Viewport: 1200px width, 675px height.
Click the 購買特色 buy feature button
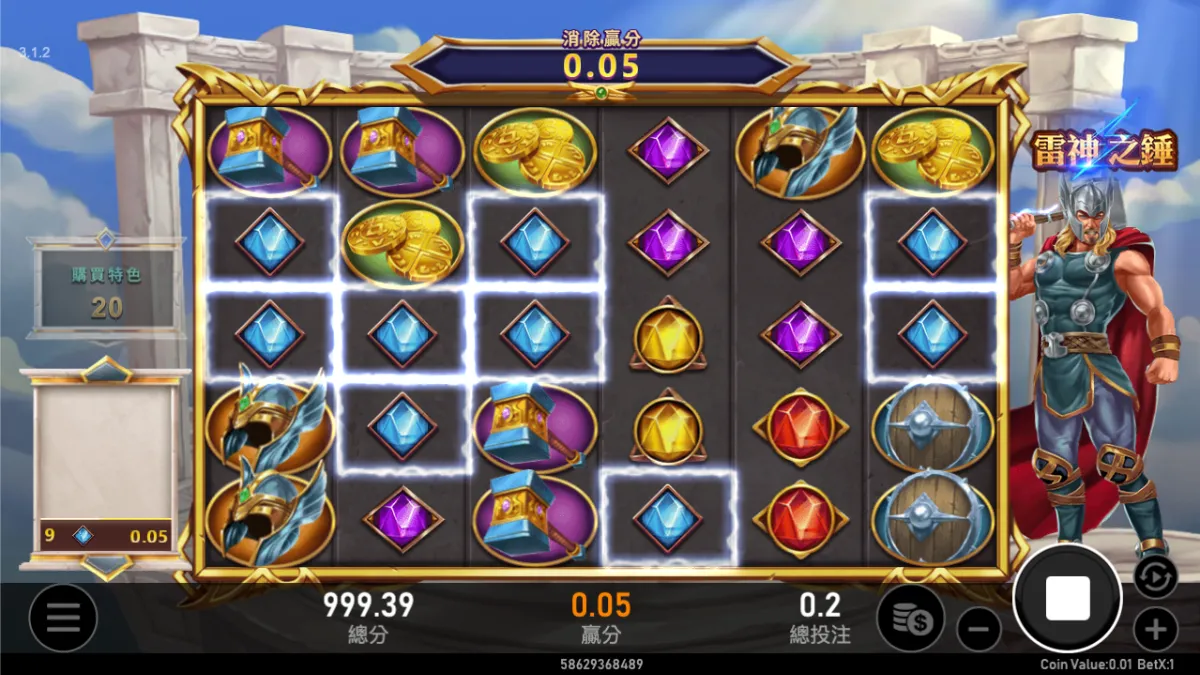click(x=106, y=290)
